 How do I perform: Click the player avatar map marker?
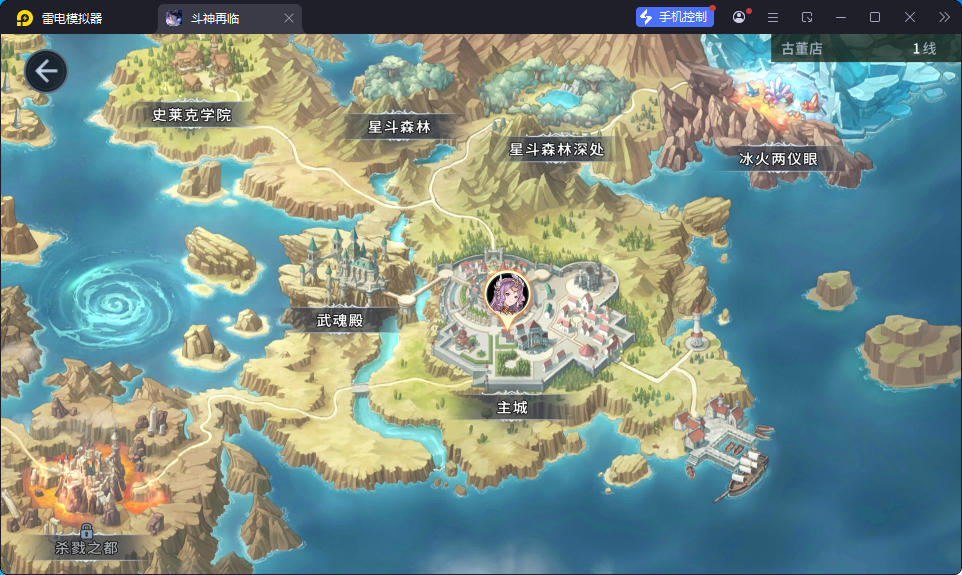[x=506, y=294]
